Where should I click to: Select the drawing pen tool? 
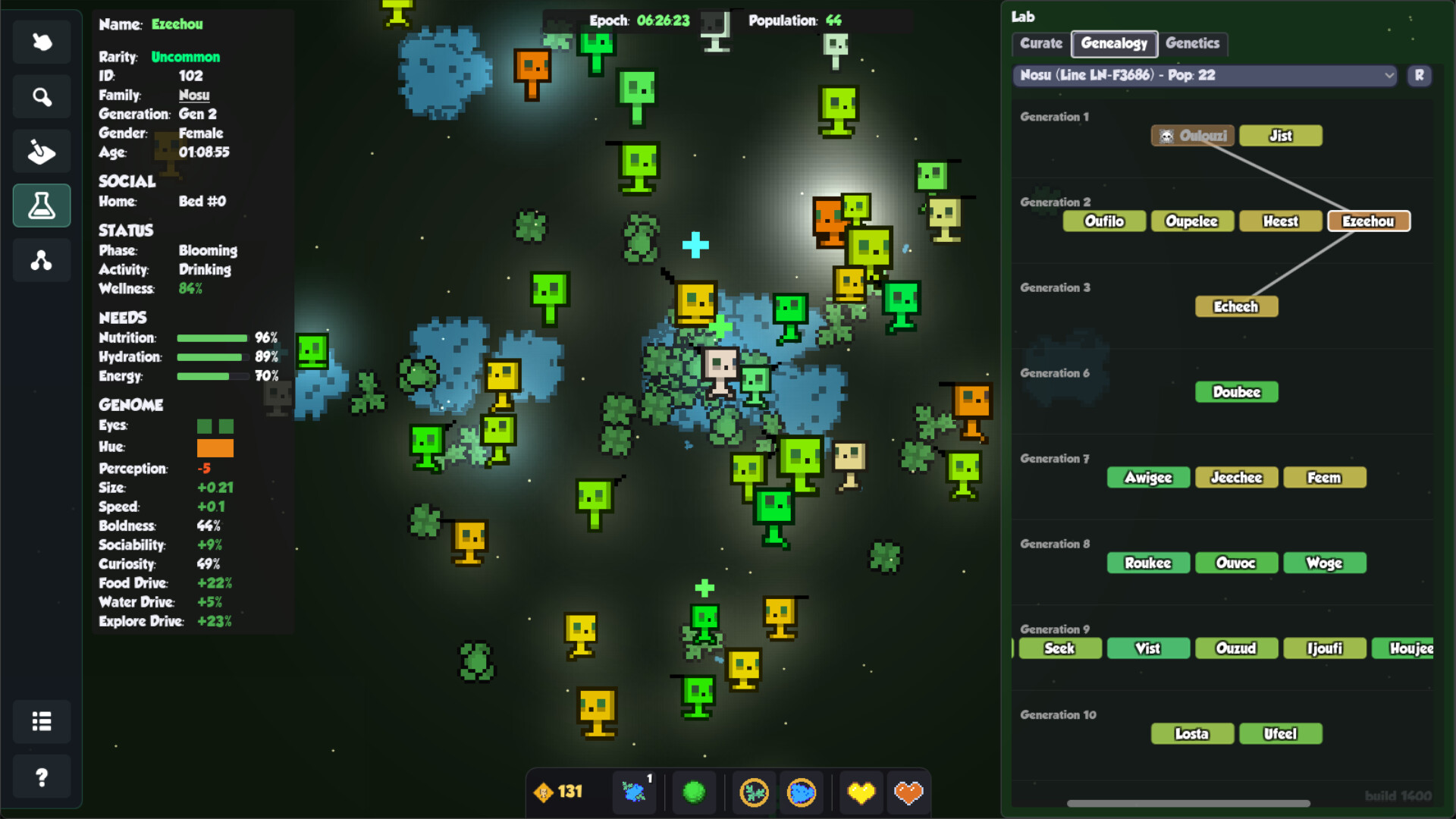42,151
